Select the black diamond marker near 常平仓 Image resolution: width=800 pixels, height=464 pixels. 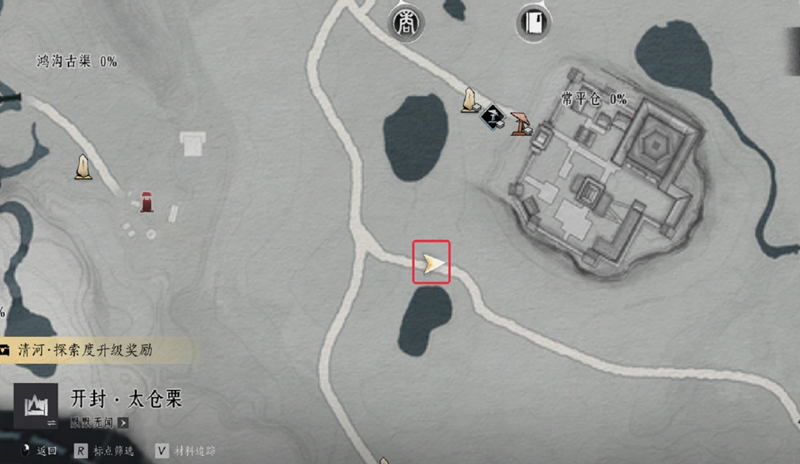tap(491, 118)
